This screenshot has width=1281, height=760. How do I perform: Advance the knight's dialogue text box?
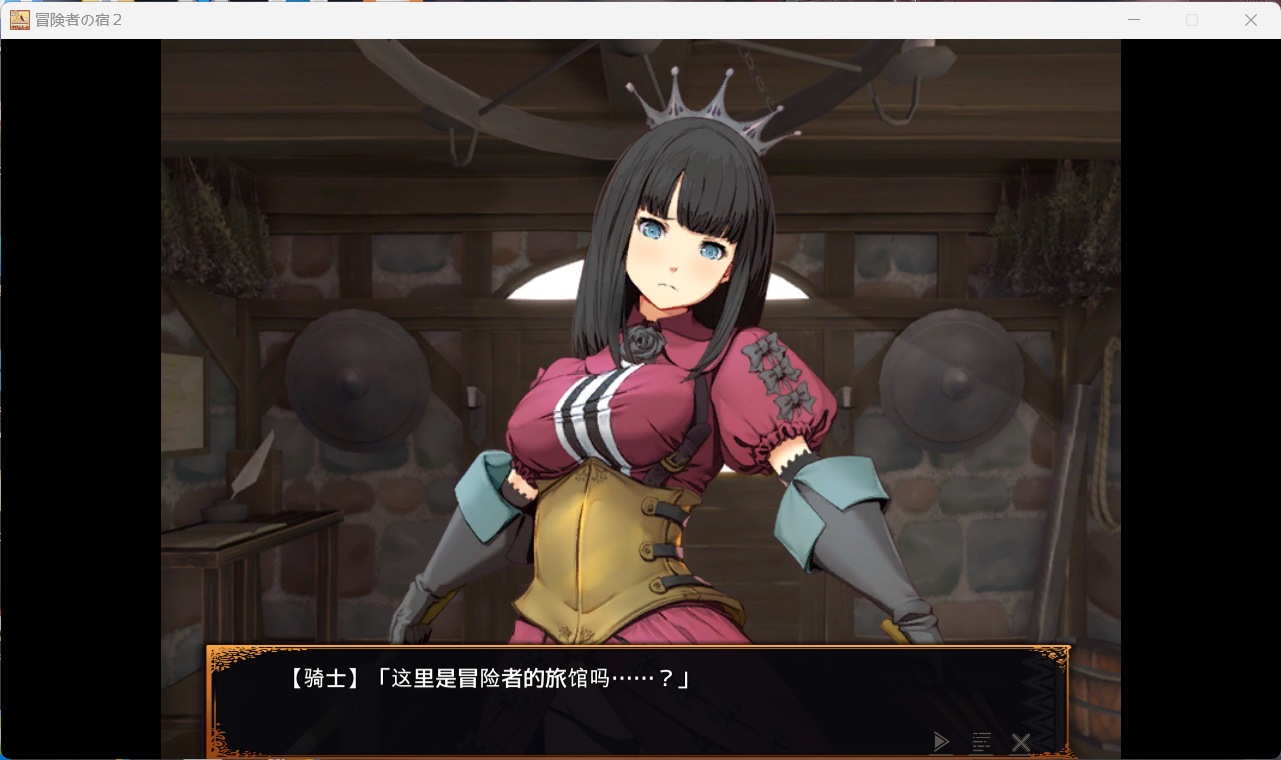[600, 700]
